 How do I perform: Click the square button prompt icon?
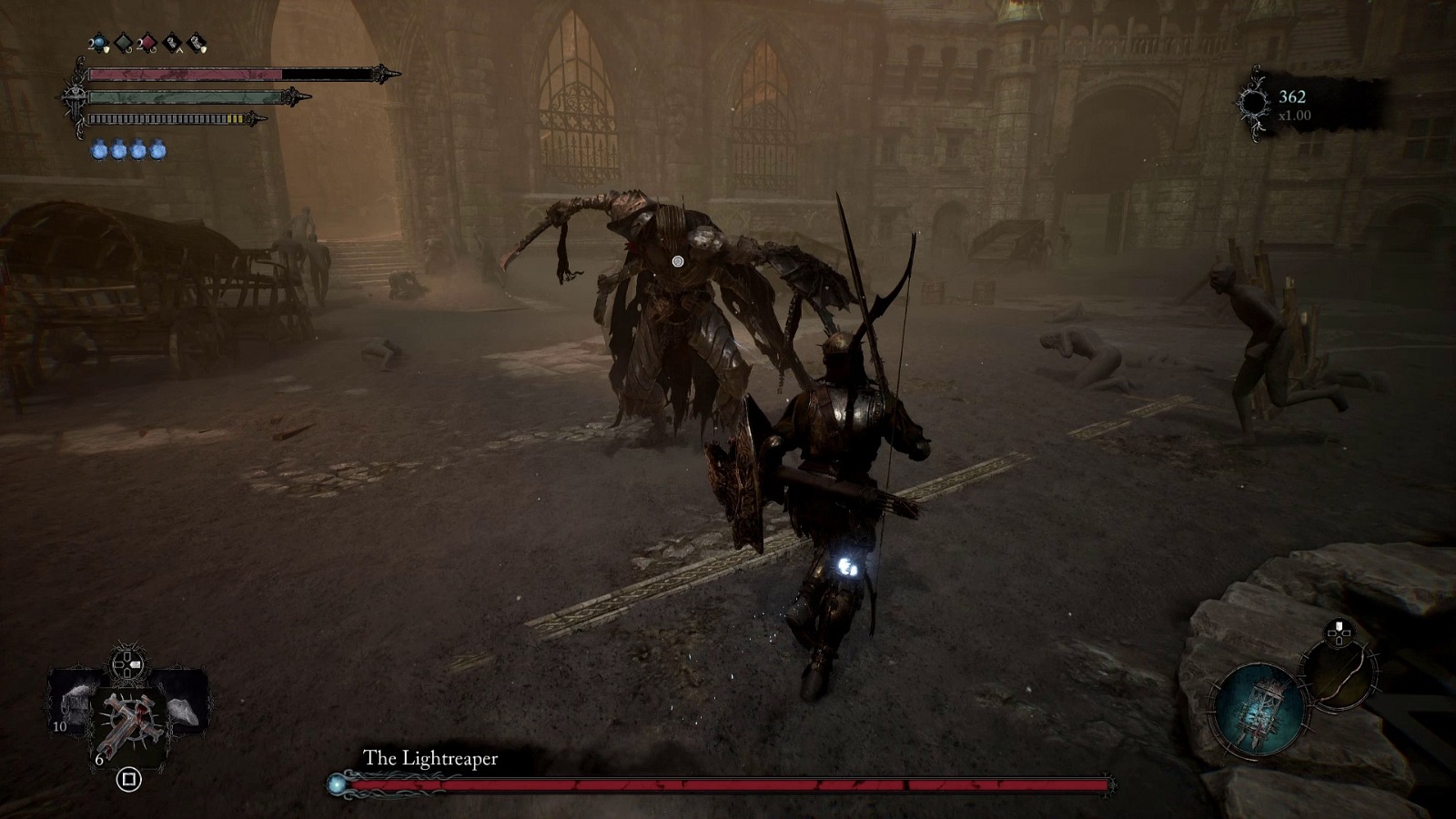click(x=129, y=779)
